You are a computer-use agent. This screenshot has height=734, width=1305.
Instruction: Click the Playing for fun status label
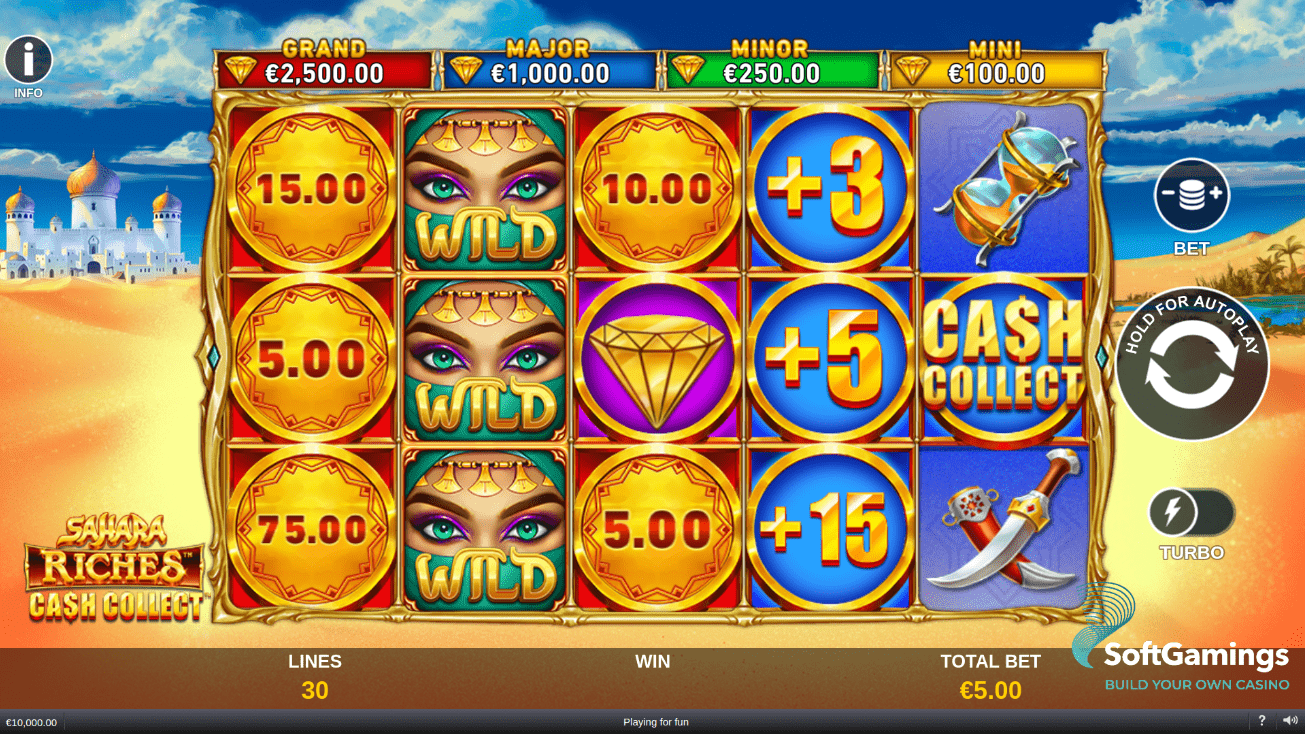654,721
